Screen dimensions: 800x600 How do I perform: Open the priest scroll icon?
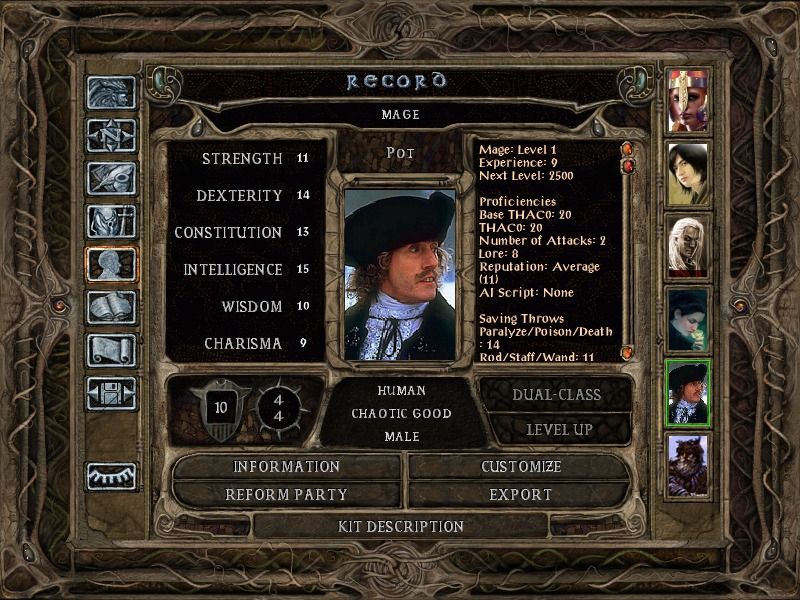pos(111,350)
